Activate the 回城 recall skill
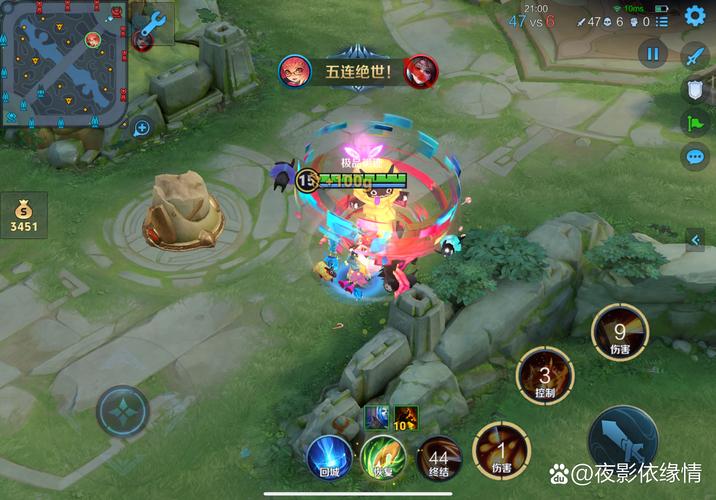Screen dimensions: 716x500 [x=329, y=456]
